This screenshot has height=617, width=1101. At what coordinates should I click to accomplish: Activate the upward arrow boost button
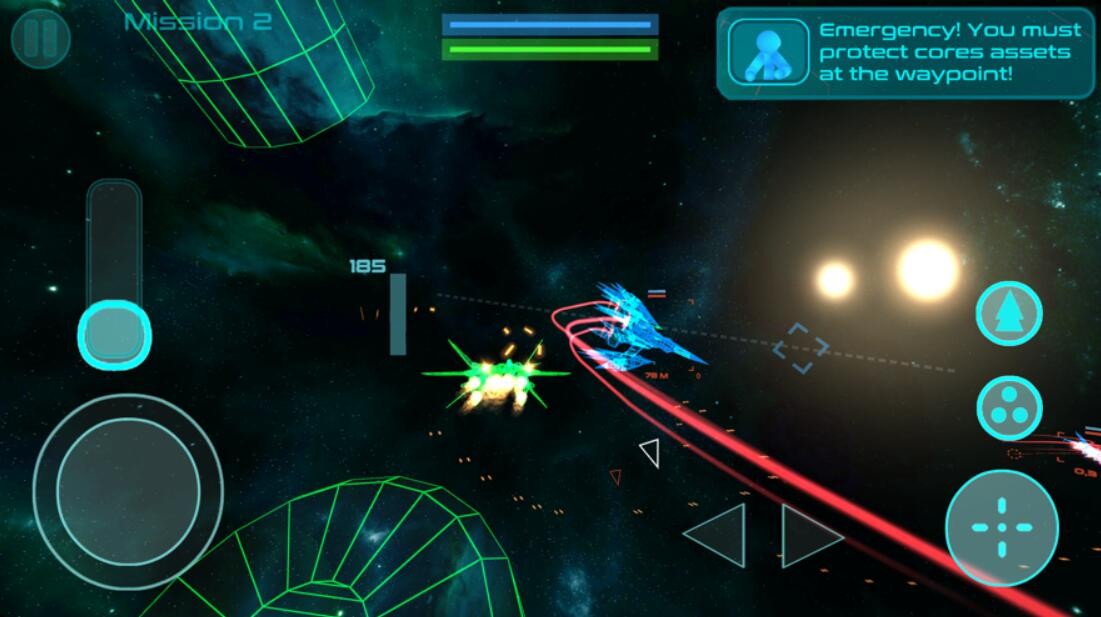point(1008,314)
